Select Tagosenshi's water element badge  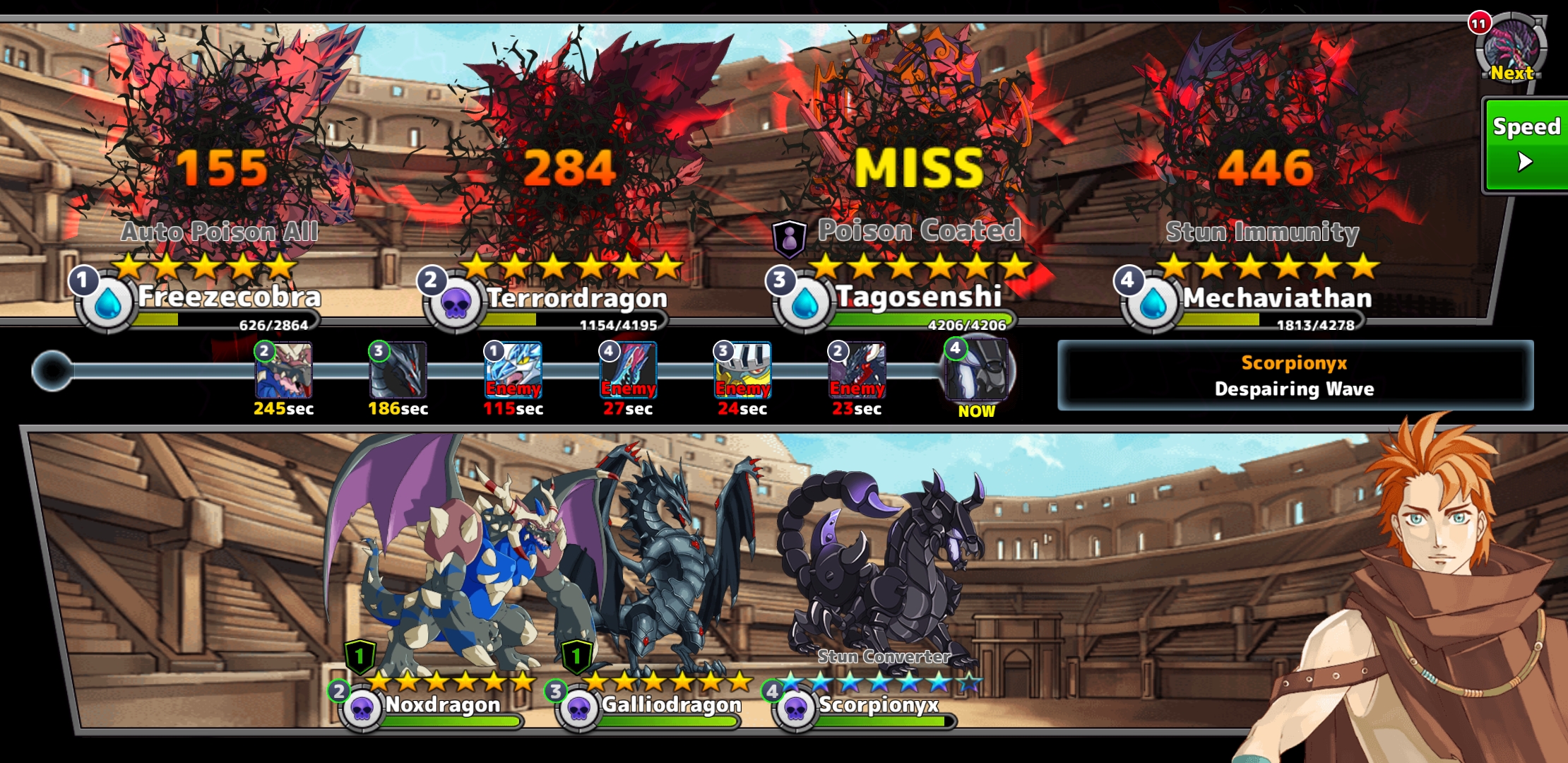tap(804, 304)
